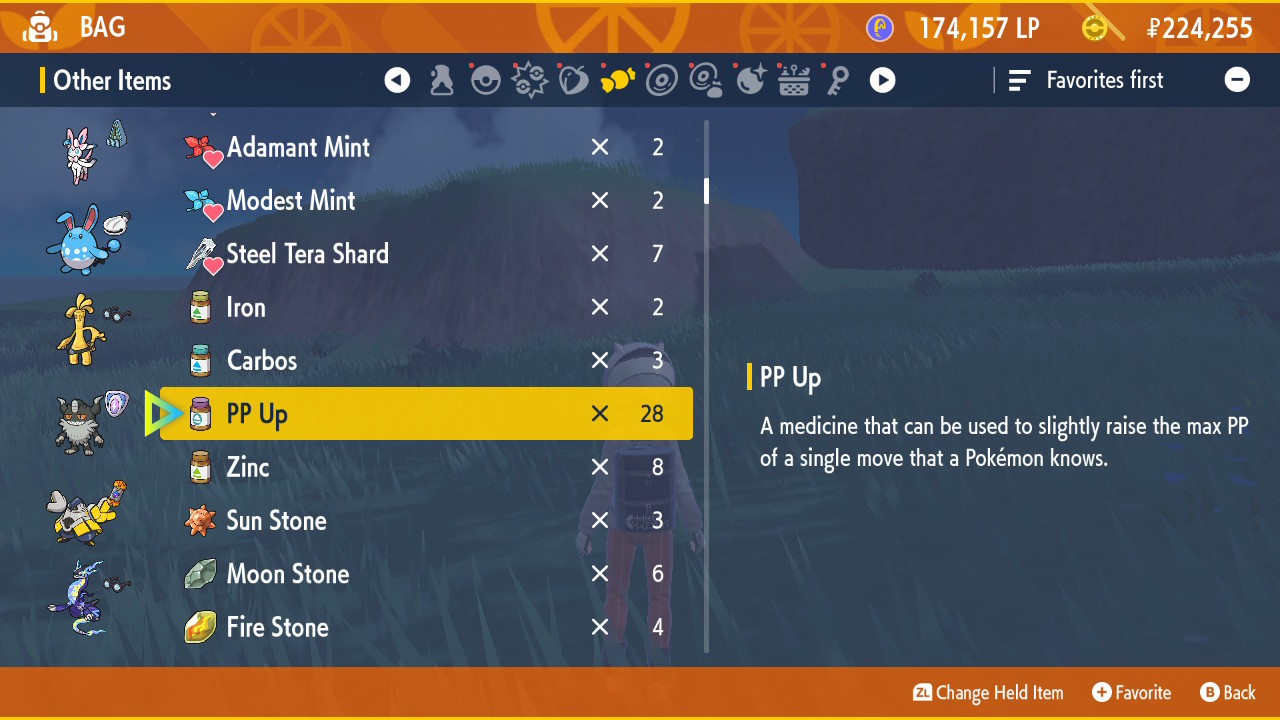Image resolution: width=1280 pixels, height=720 pixels.
Task: Select the Berries pocket icon
Action: (x=573, y=80)
